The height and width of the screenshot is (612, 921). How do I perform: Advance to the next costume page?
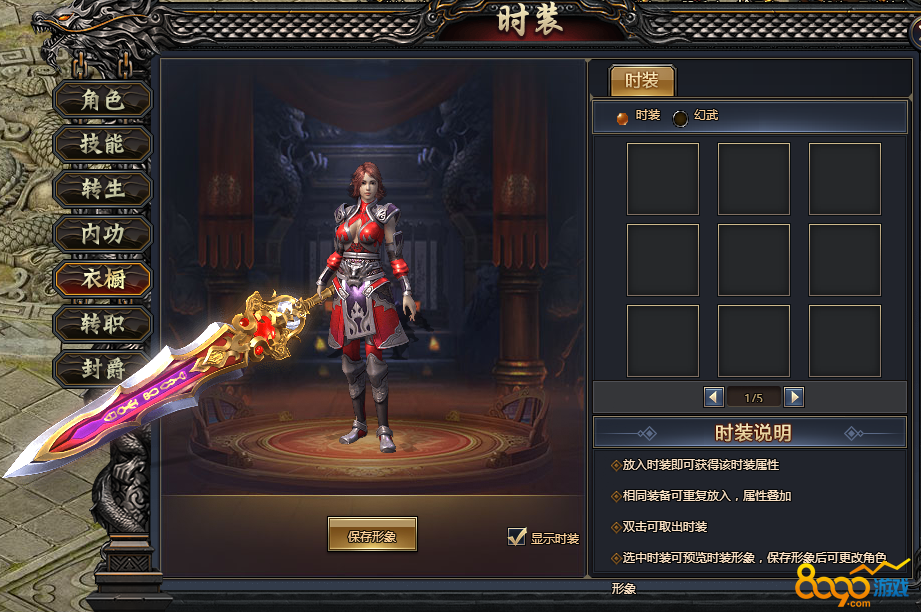(794, 397)
